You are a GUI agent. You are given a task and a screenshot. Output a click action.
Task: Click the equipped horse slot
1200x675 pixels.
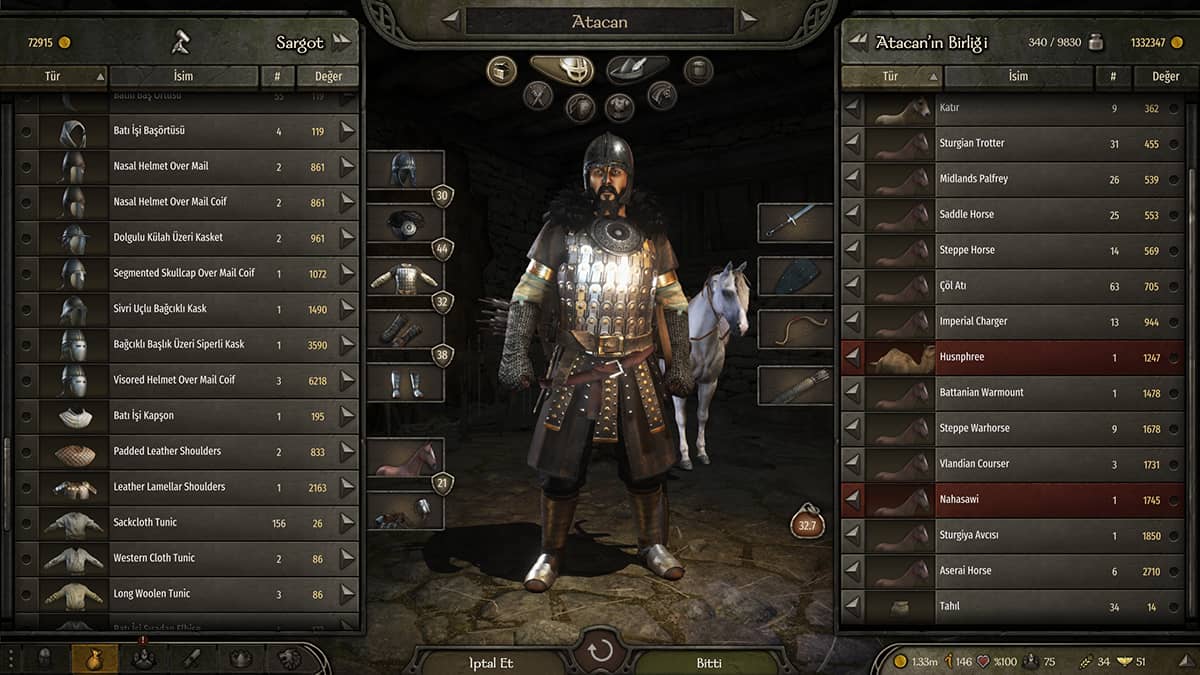click(405, 458)
